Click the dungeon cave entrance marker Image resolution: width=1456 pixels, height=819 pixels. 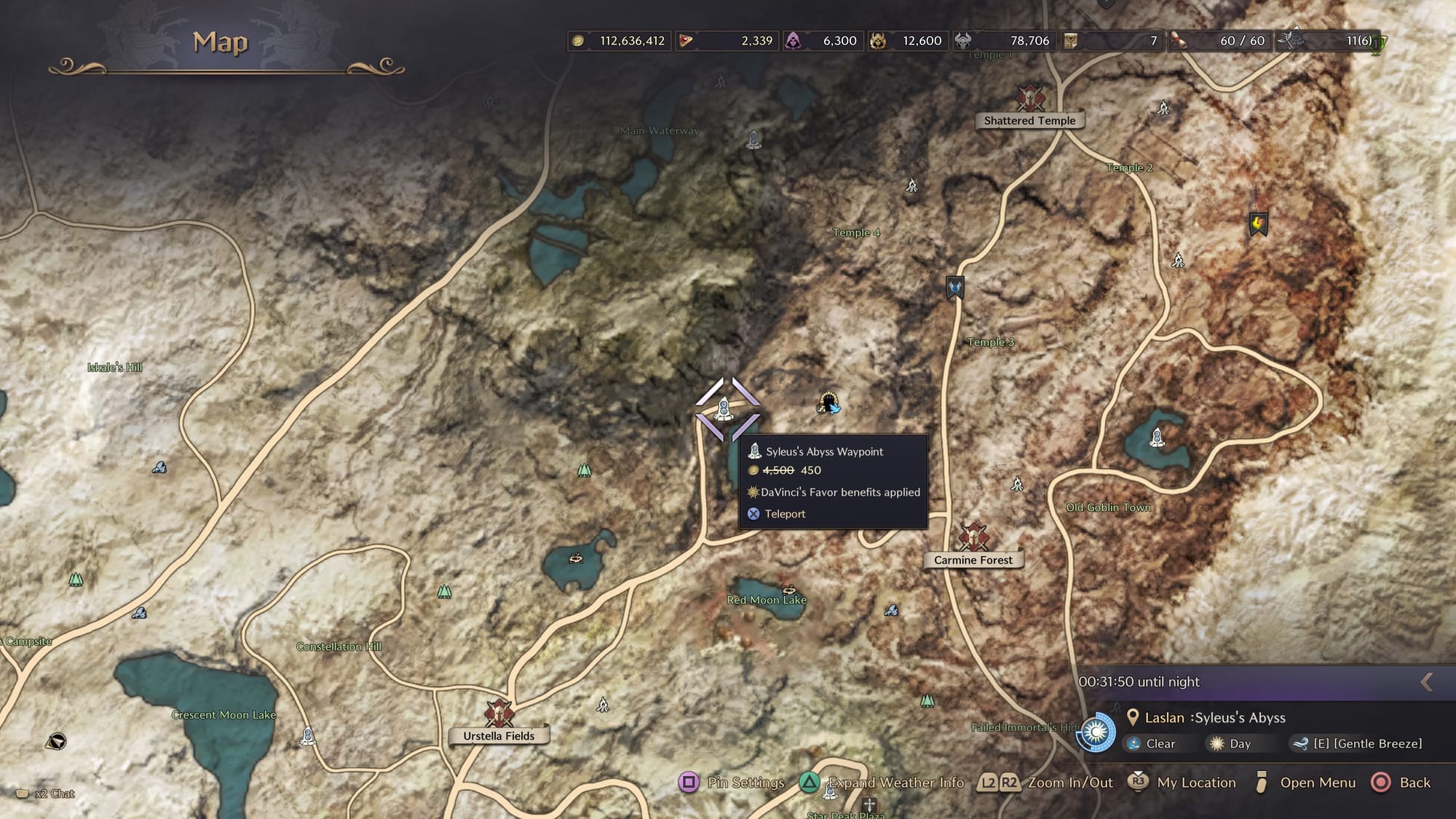coord(828,403)
